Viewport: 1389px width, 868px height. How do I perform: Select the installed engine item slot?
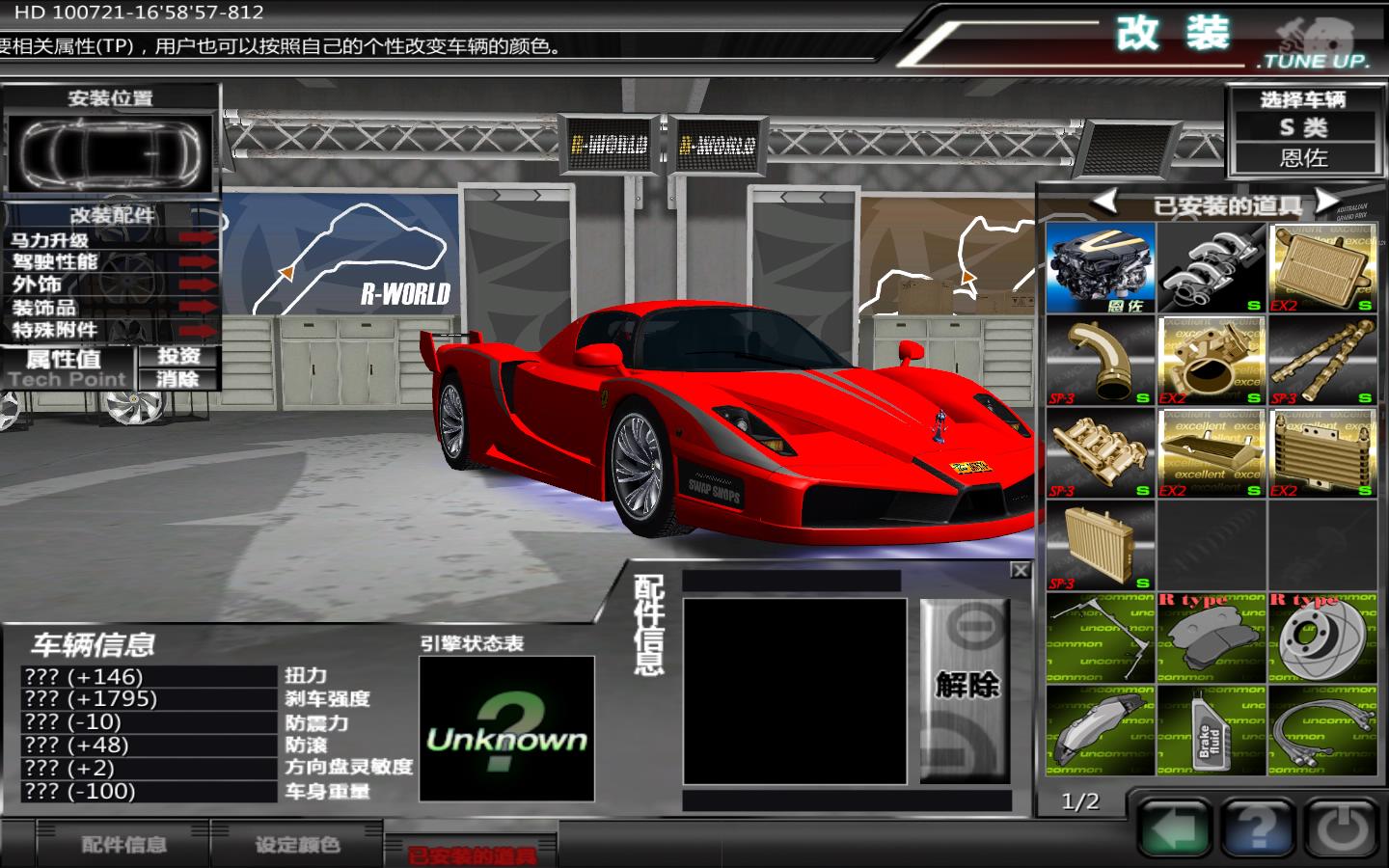[1101, 268]
